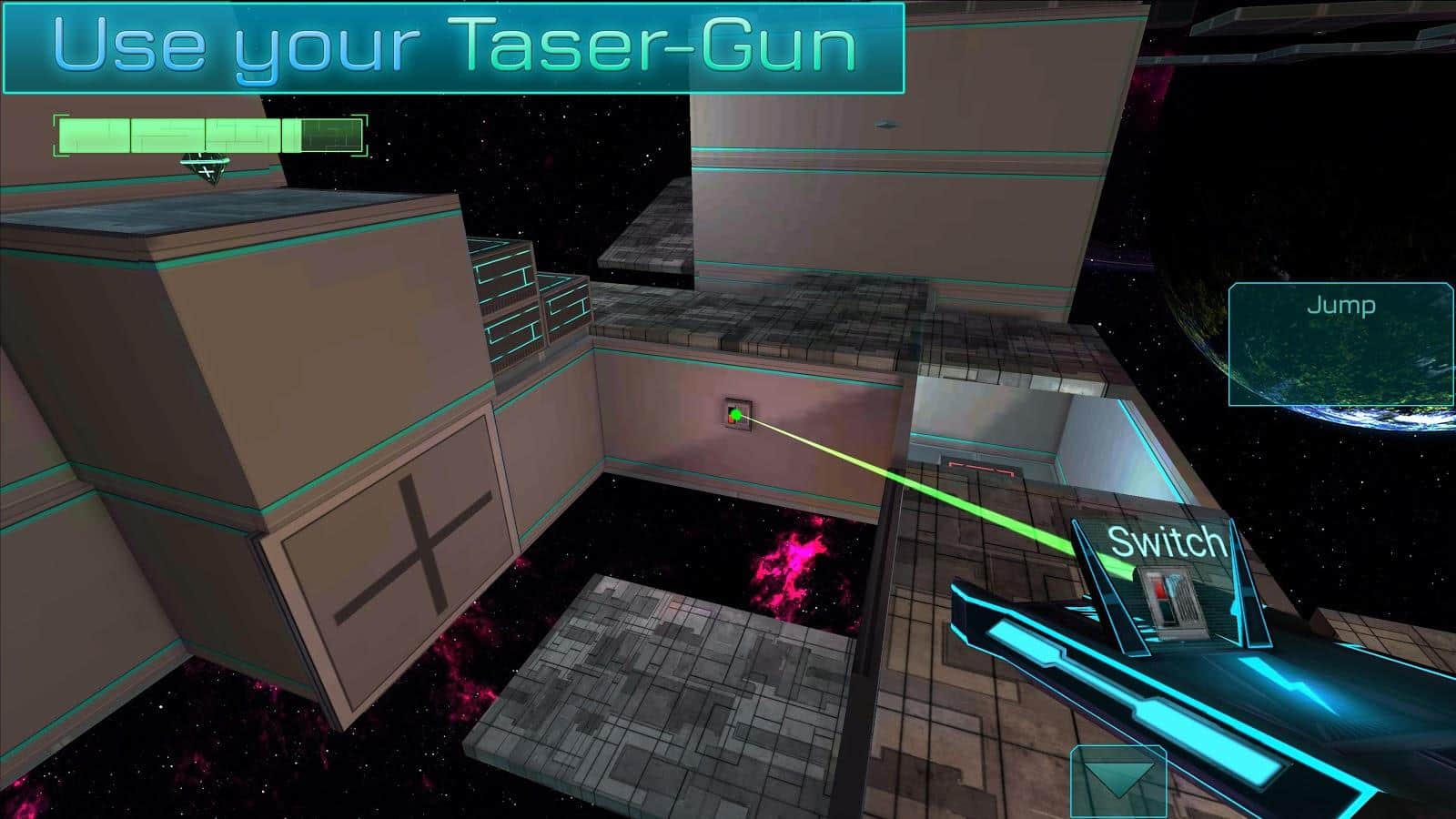Select the Switch label above the target
The height and width of the screenshot is (819, 1456).
pyautogui.click(x=1163, y=542)
